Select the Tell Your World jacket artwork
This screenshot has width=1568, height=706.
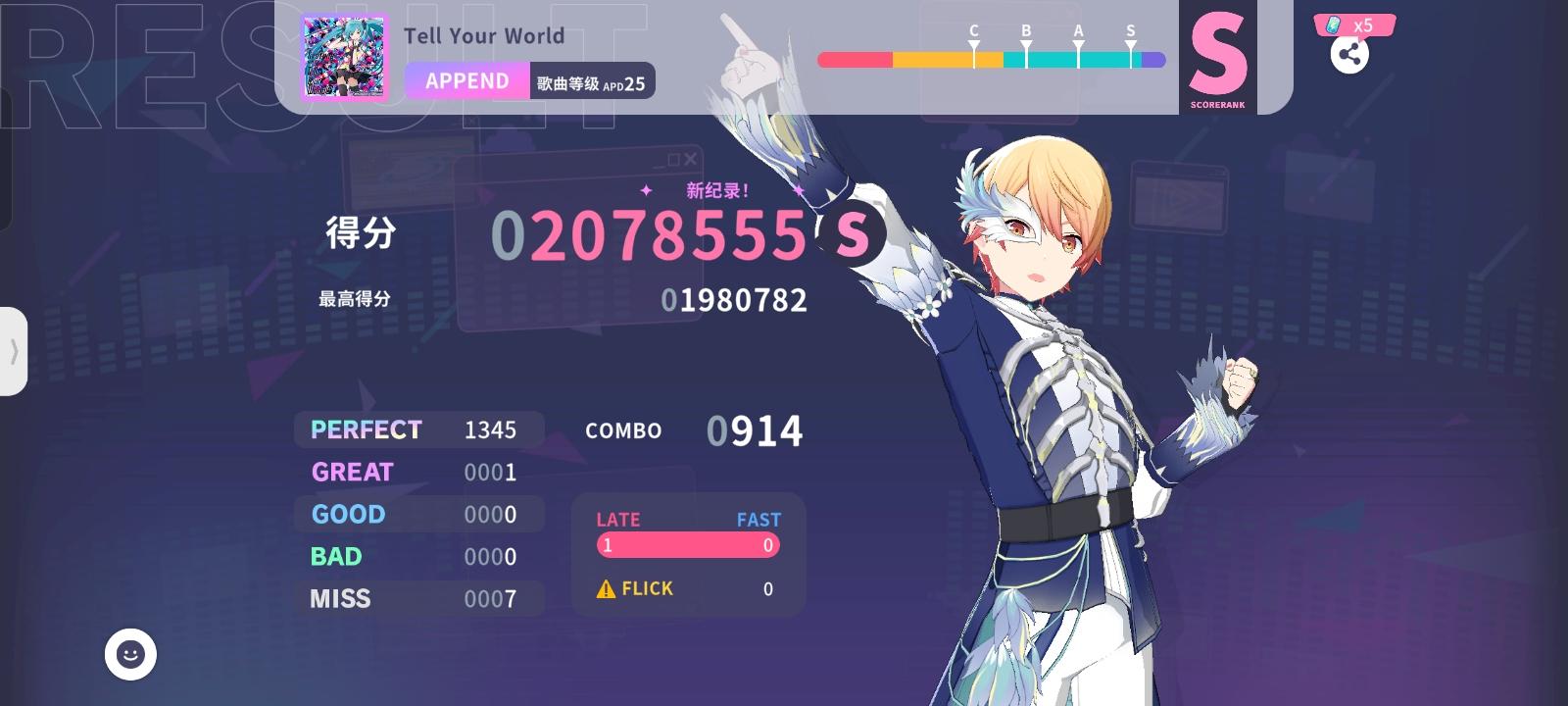345,59
